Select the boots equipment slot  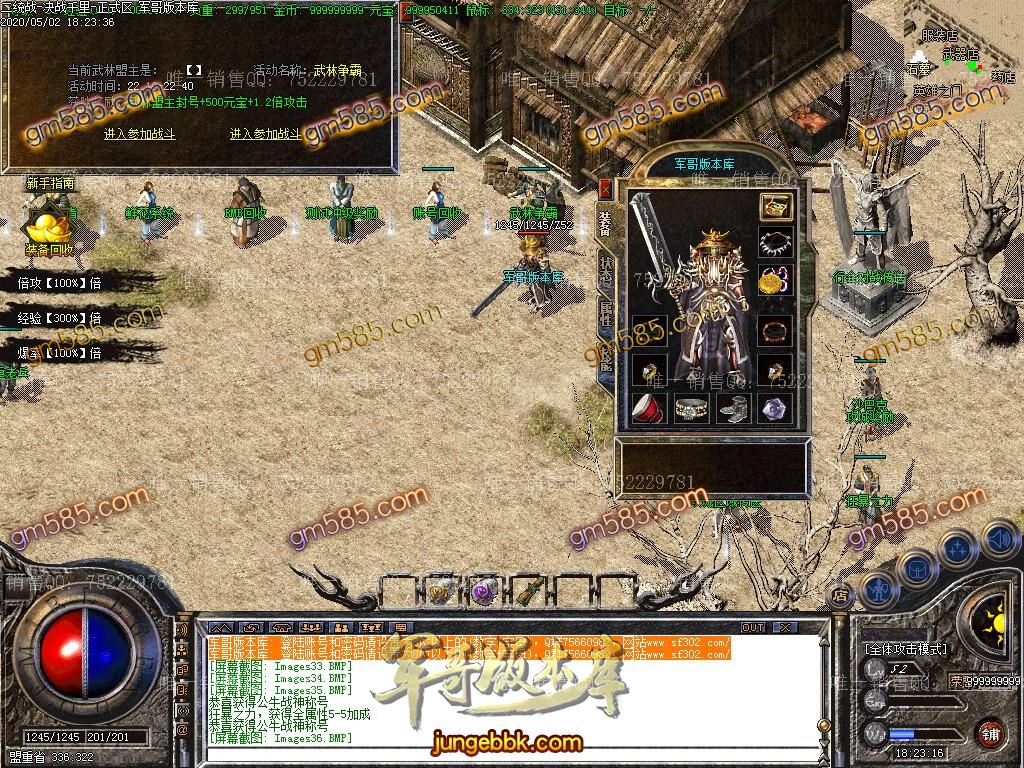click(x=733, y=407)
